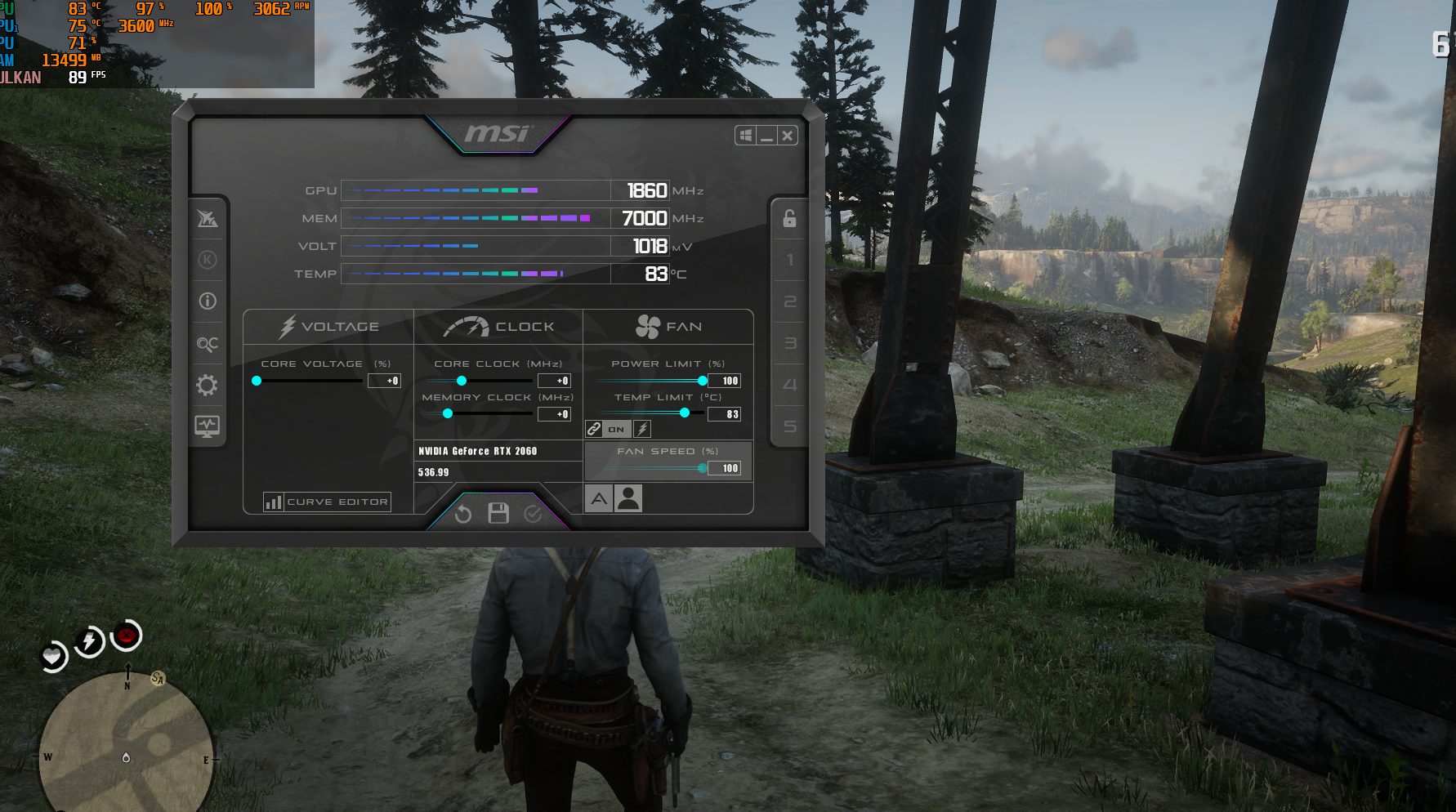This screenshot has width=1456, height=812.
Task: Open the information panel icon
Action: click(208, 301)
